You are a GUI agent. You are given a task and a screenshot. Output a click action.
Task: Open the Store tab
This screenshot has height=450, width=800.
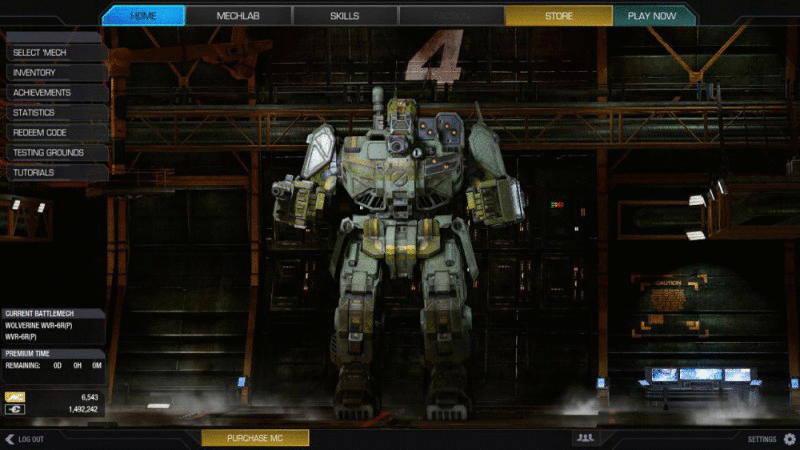click(x=558, y=16)
